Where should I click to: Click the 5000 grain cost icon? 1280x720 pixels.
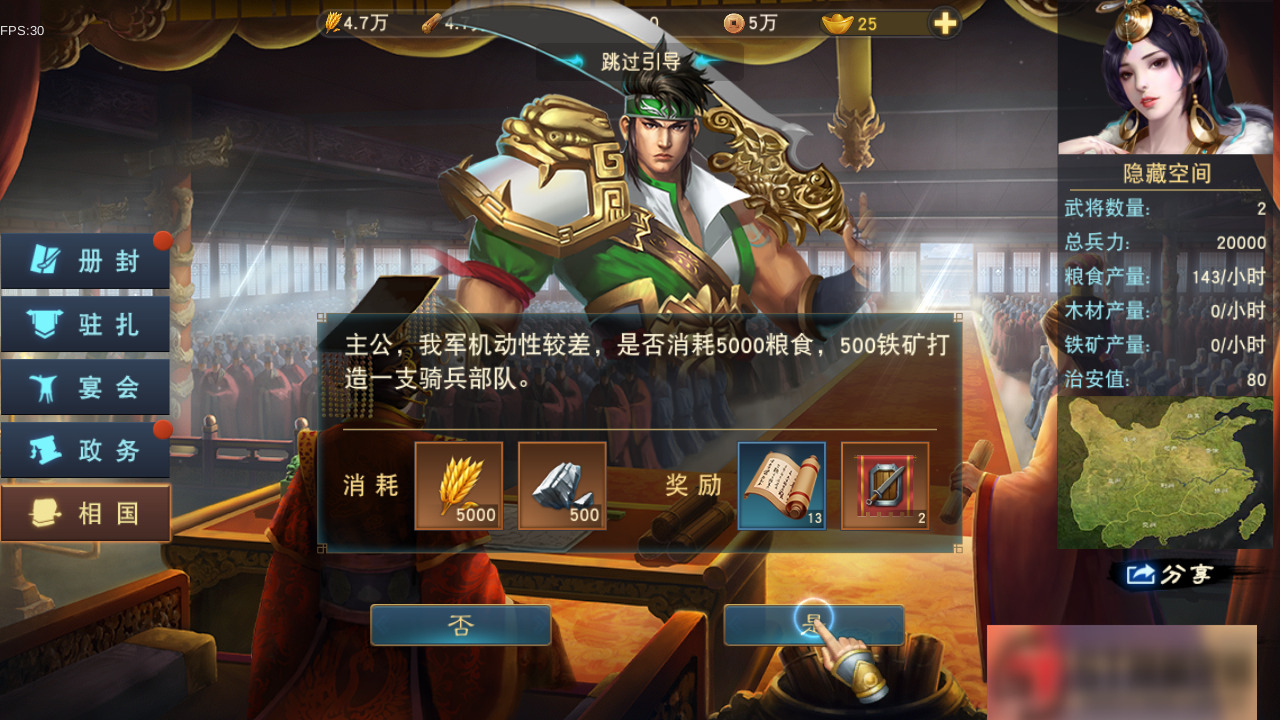click(x=459, y=485)
